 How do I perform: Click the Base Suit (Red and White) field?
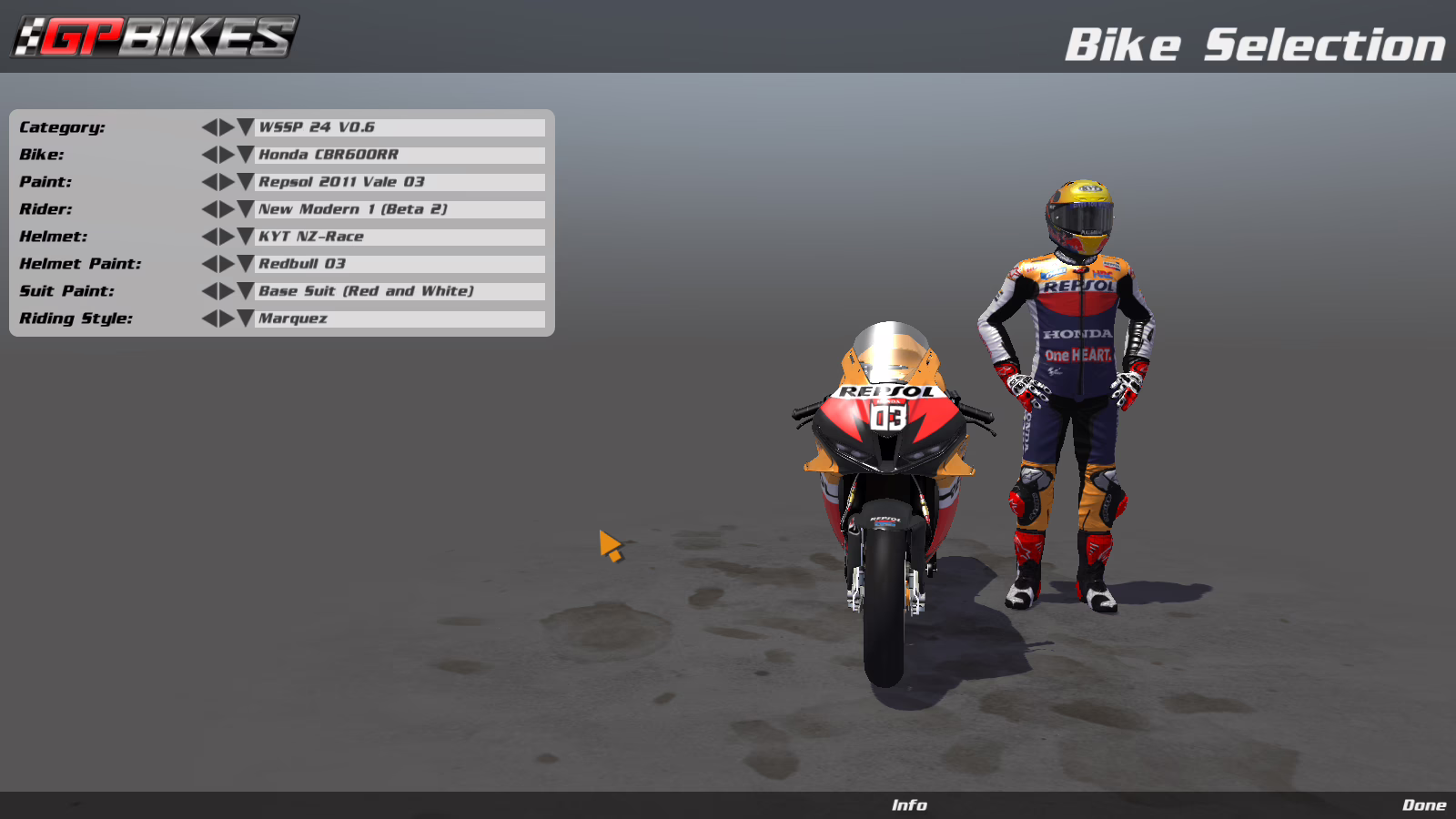pyautogui.click(x=399, y=291)
